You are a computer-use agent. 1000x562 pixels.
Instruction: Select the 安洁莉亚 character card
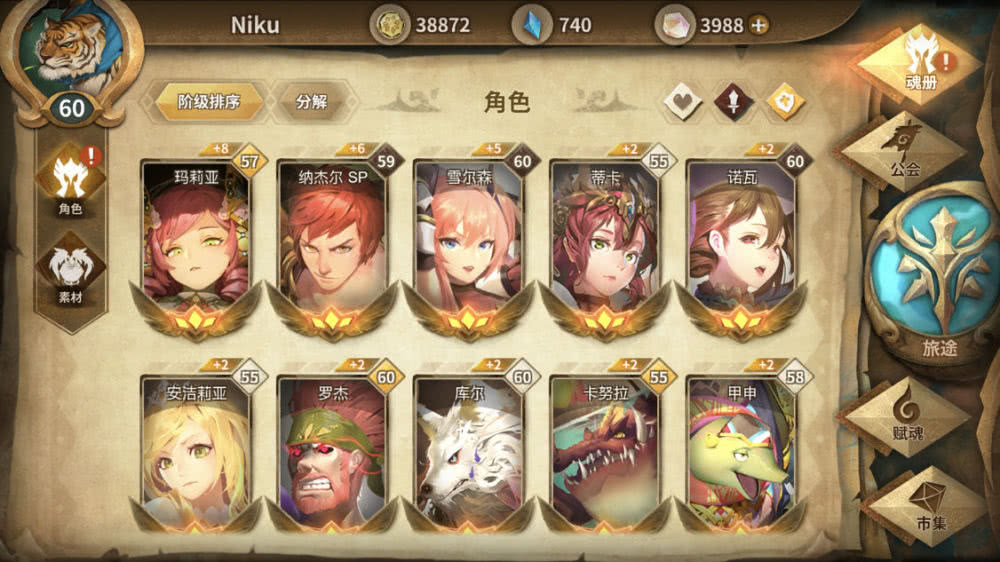(196, 451)
